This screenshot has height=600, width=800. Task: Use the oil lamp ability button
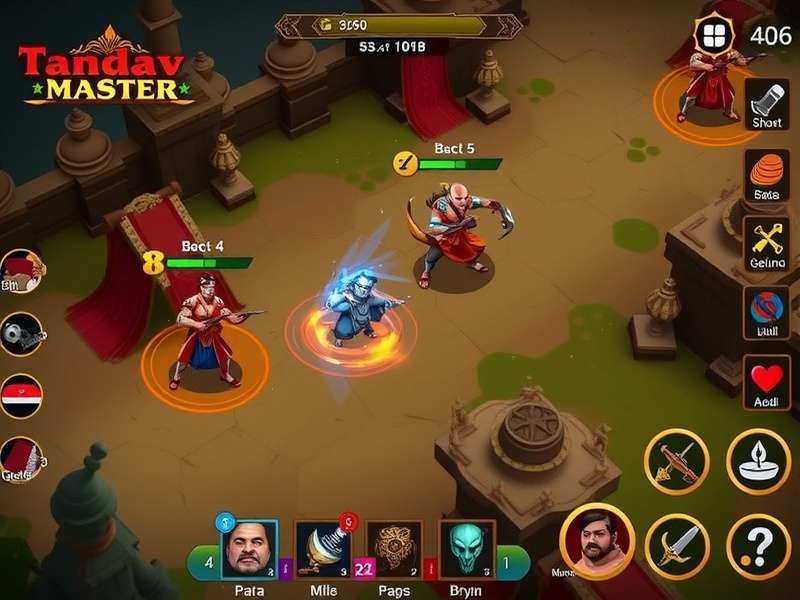758,462
